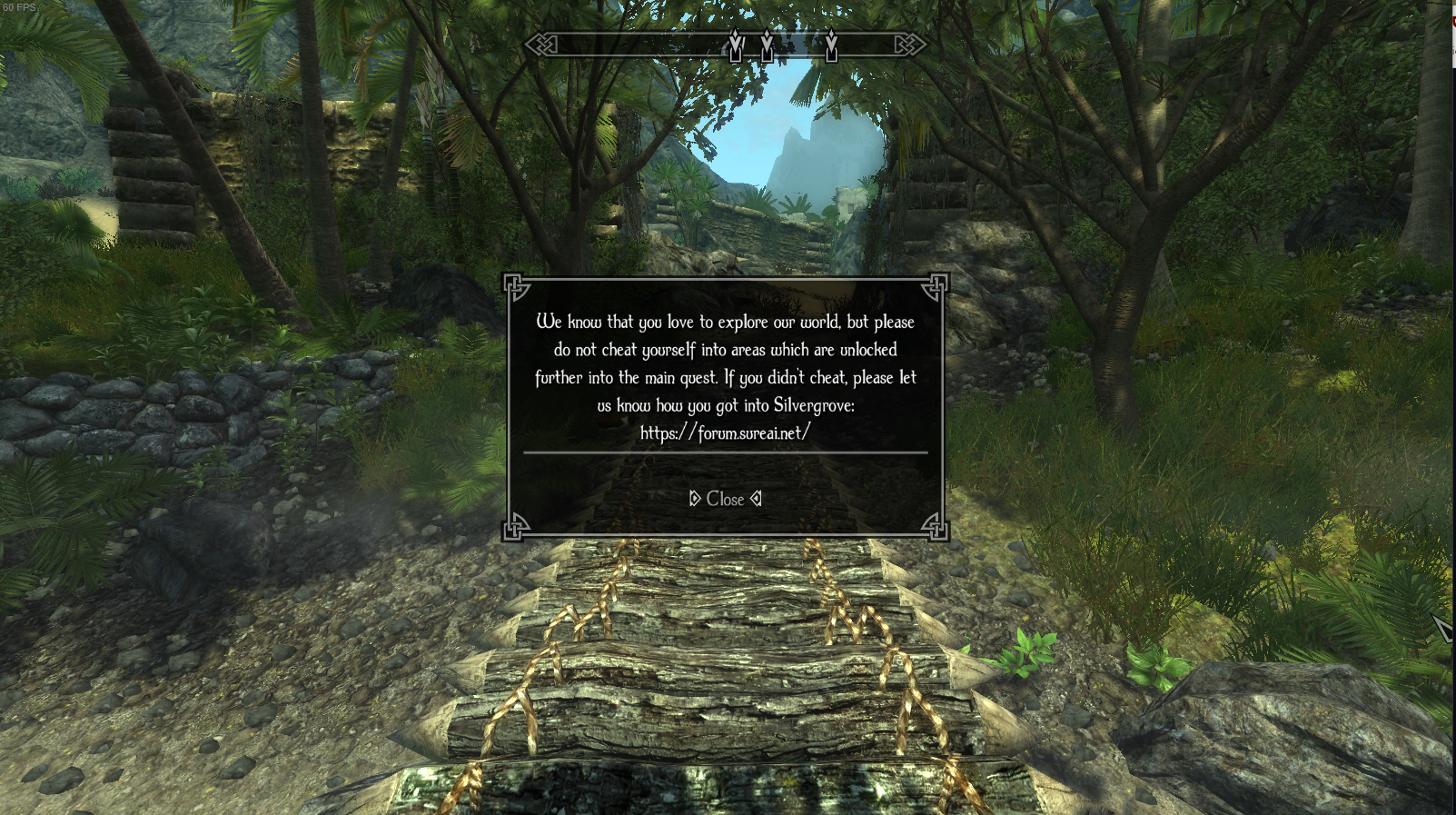Open the forum.sureai.net link in the message
This screenshot has height=815, width=1456.
(x=727, y=433)
